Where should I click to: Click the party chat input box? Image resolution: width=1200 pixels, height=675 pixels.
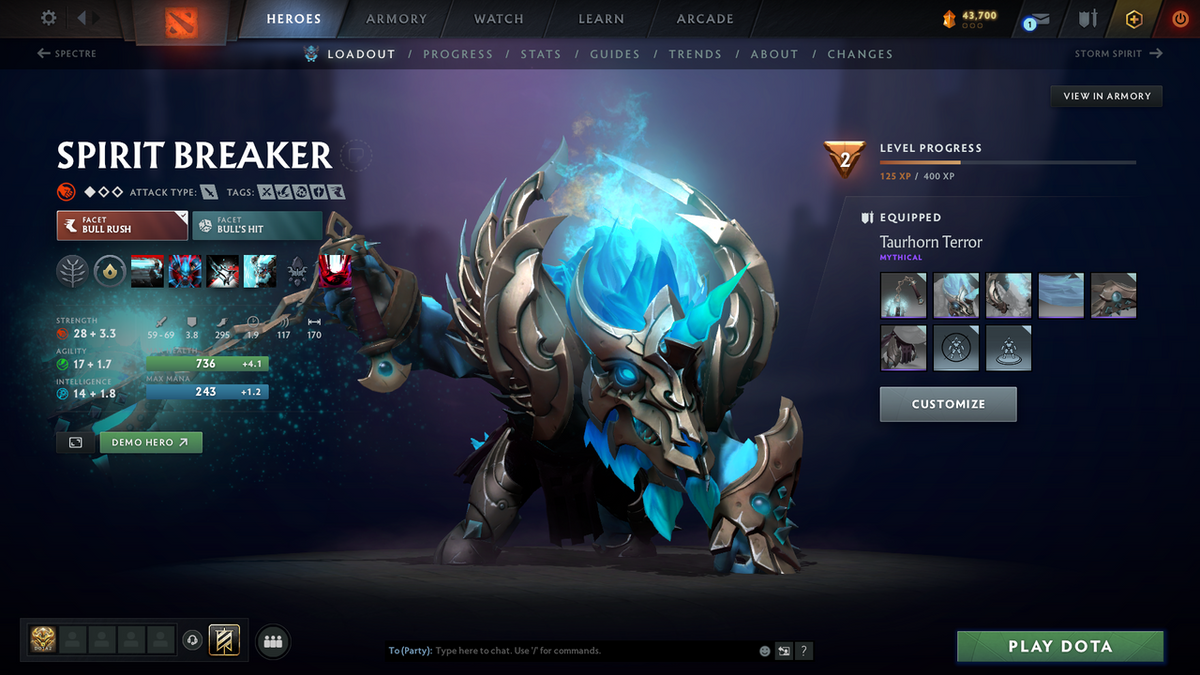590,651
